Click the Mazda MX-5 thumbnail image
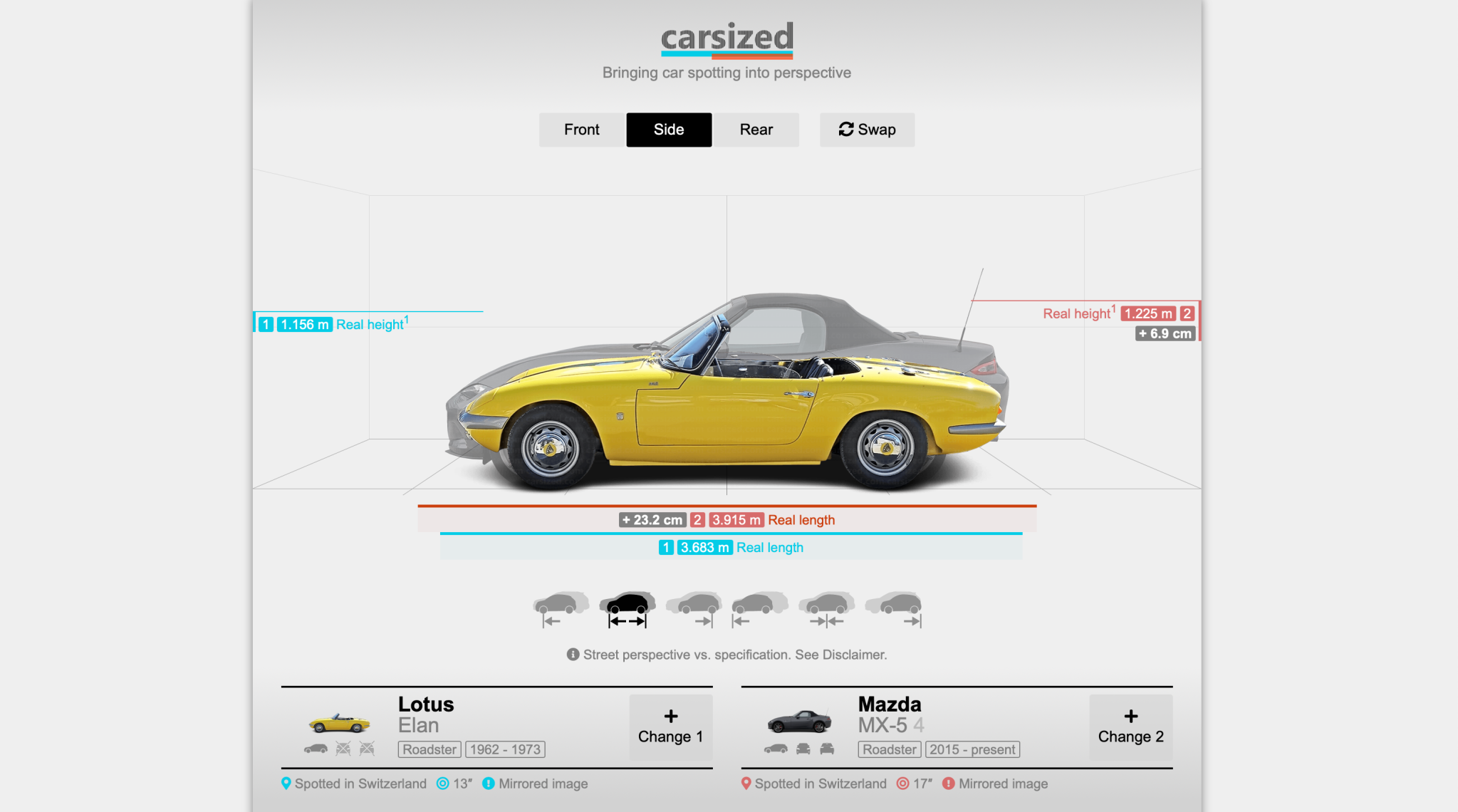The image size is (1458, 812). (798, 721)
